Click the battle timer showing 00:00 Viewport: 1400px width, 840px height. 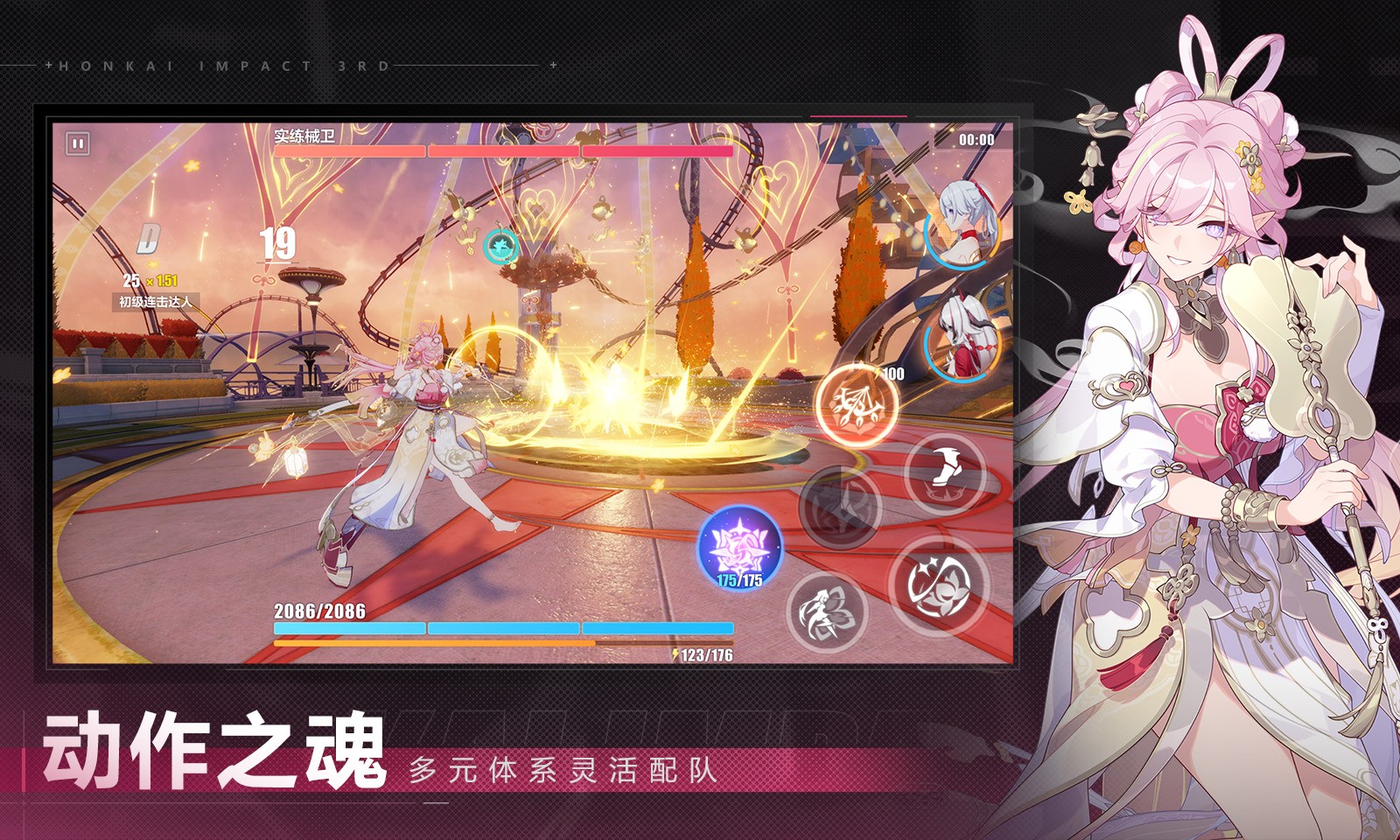[976, 138]
